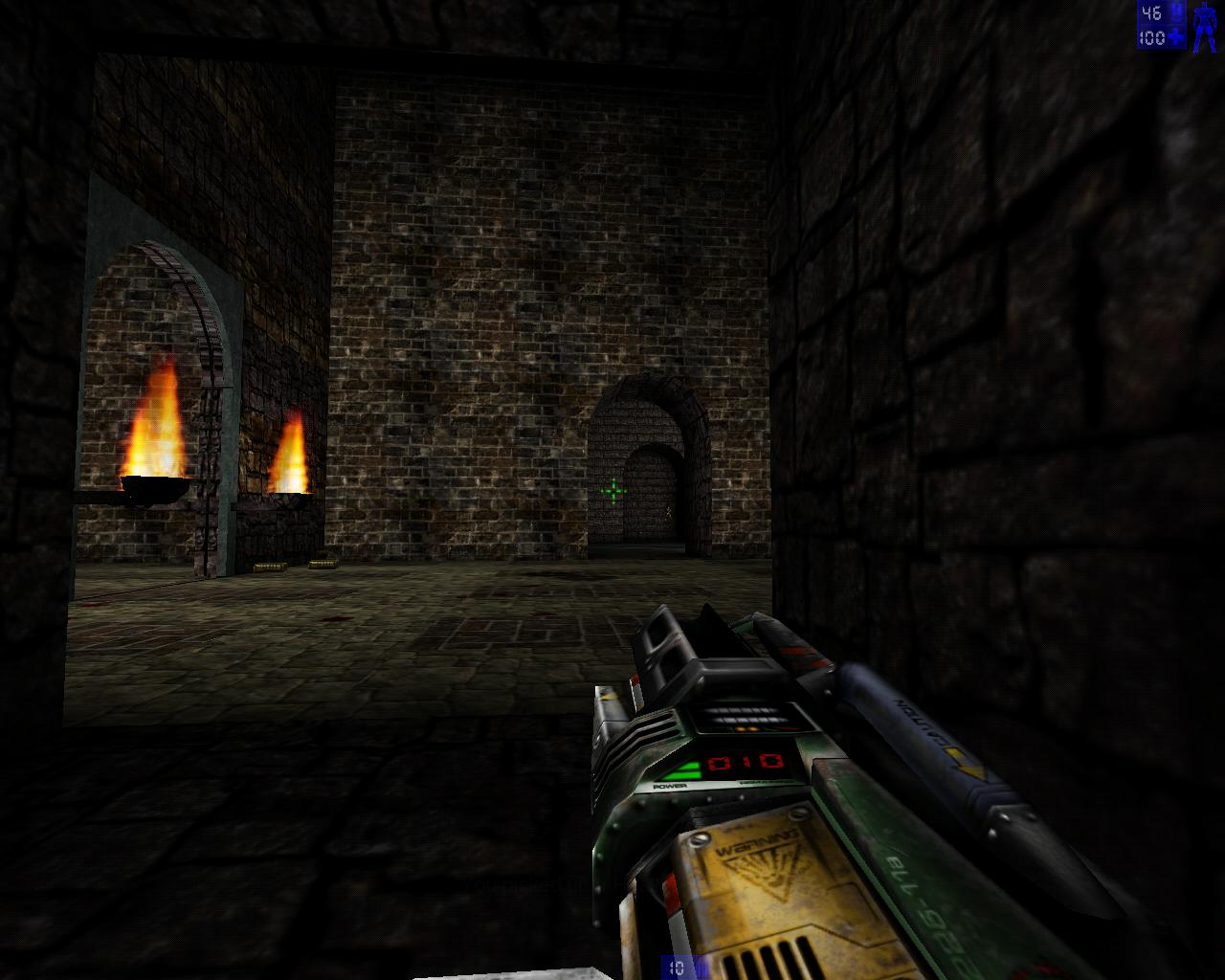
Task: Click the blue health cross icon
Action: pyautogui.click(x=1174, y=36)
